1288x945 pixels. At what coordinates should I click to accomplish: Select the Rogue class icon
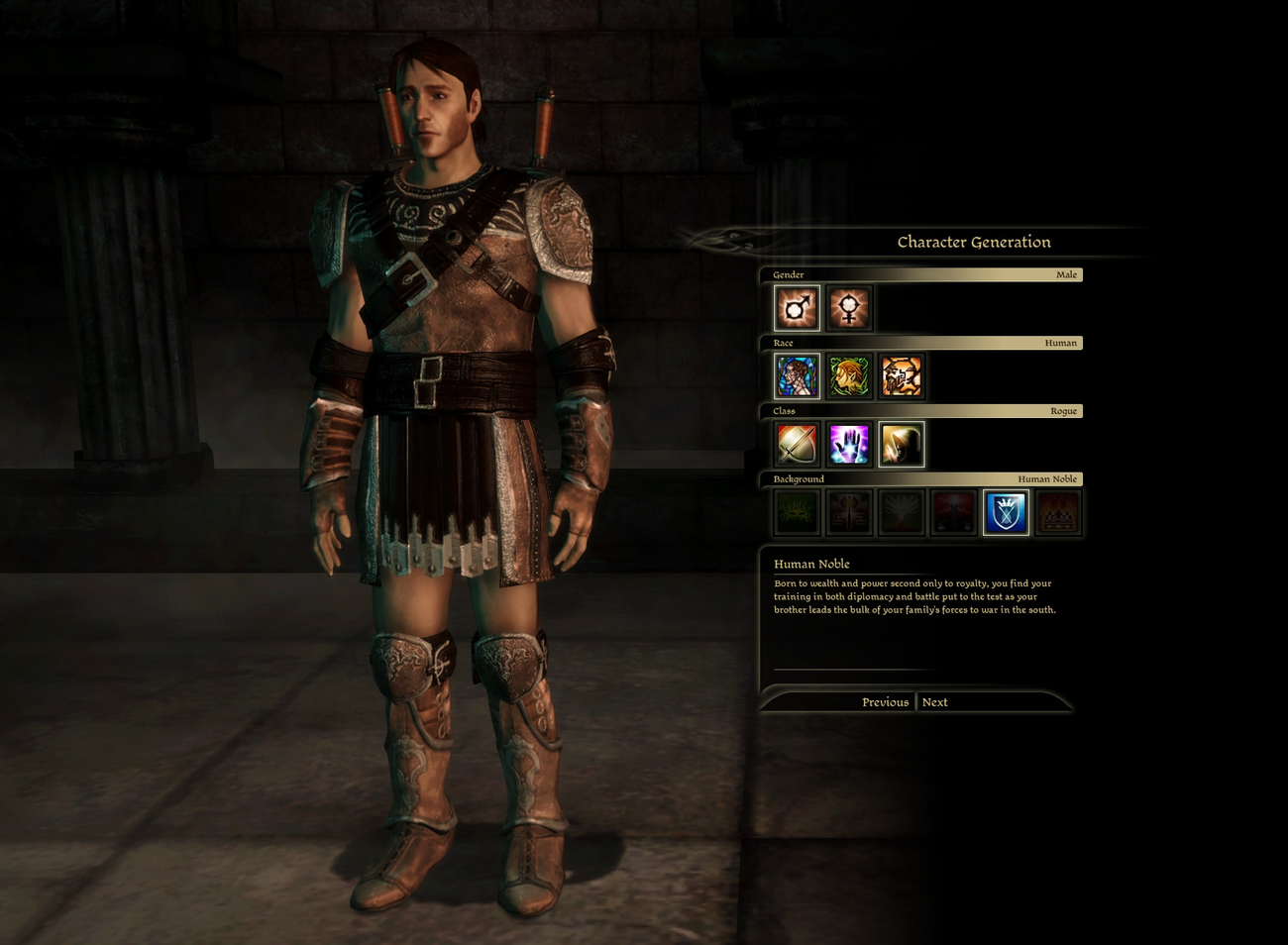902,444
